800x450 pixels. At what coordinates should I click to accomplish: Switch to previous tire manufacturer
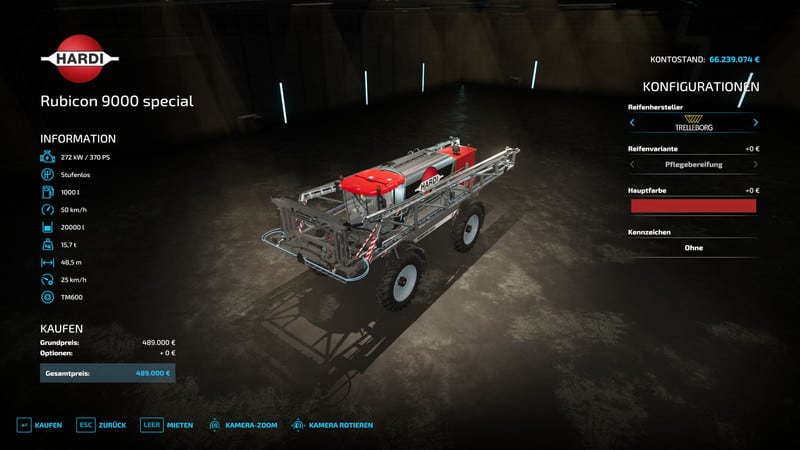632,123
